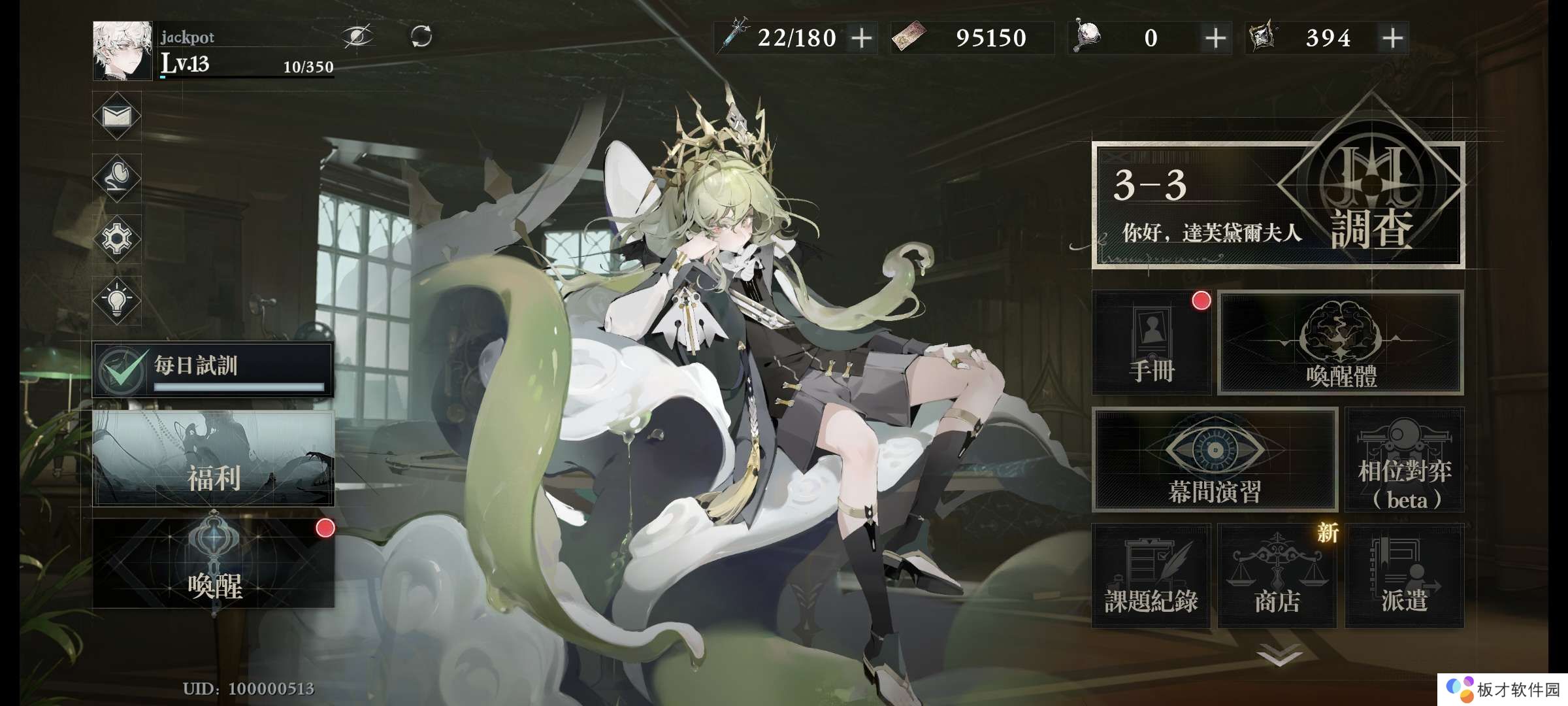This screenshot has width=1568, height=706.
Task: Open the mailbox envelope icon
Action: click(117, 116)
